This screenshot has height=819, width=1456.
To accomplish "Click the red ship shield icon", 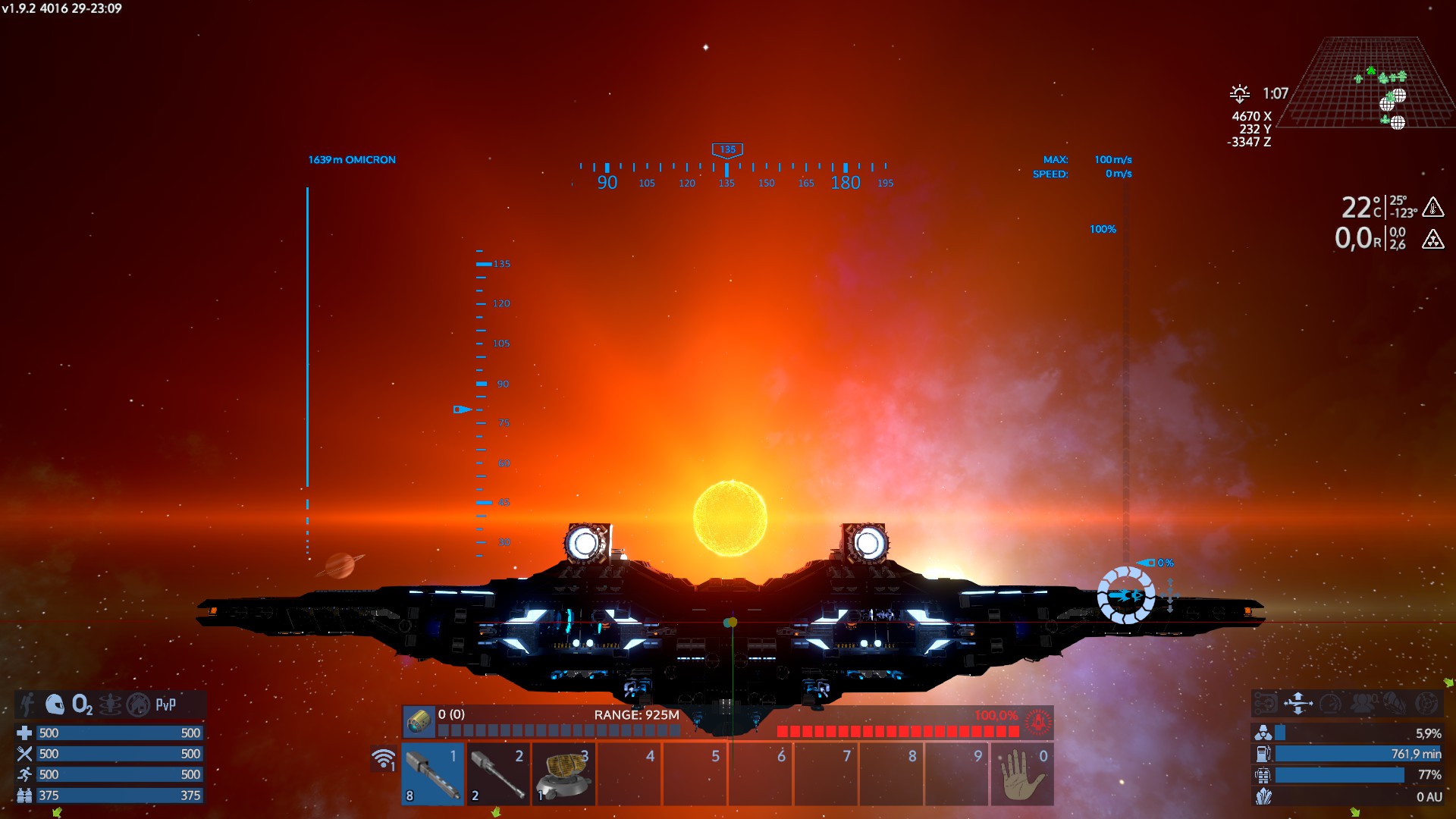I will click(x=1037, y=721).
